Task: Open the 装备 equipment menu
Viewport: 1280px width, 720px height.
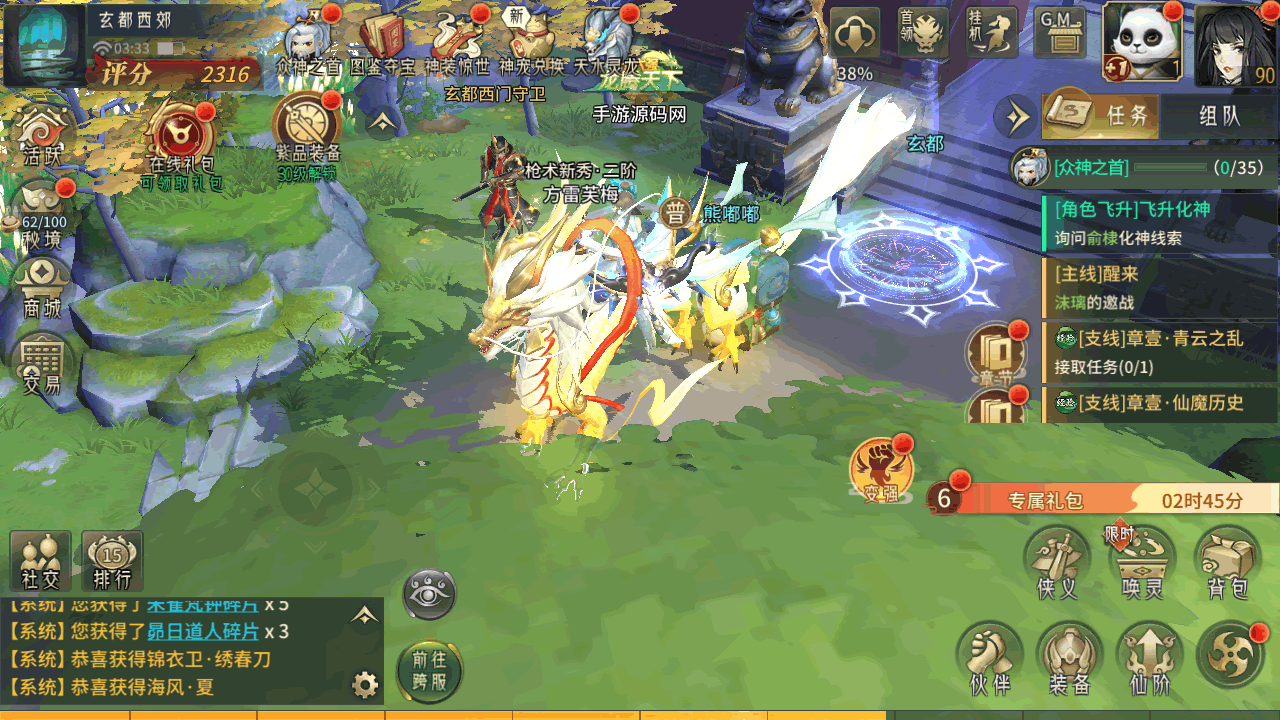Action: [x=1069, y=658]
